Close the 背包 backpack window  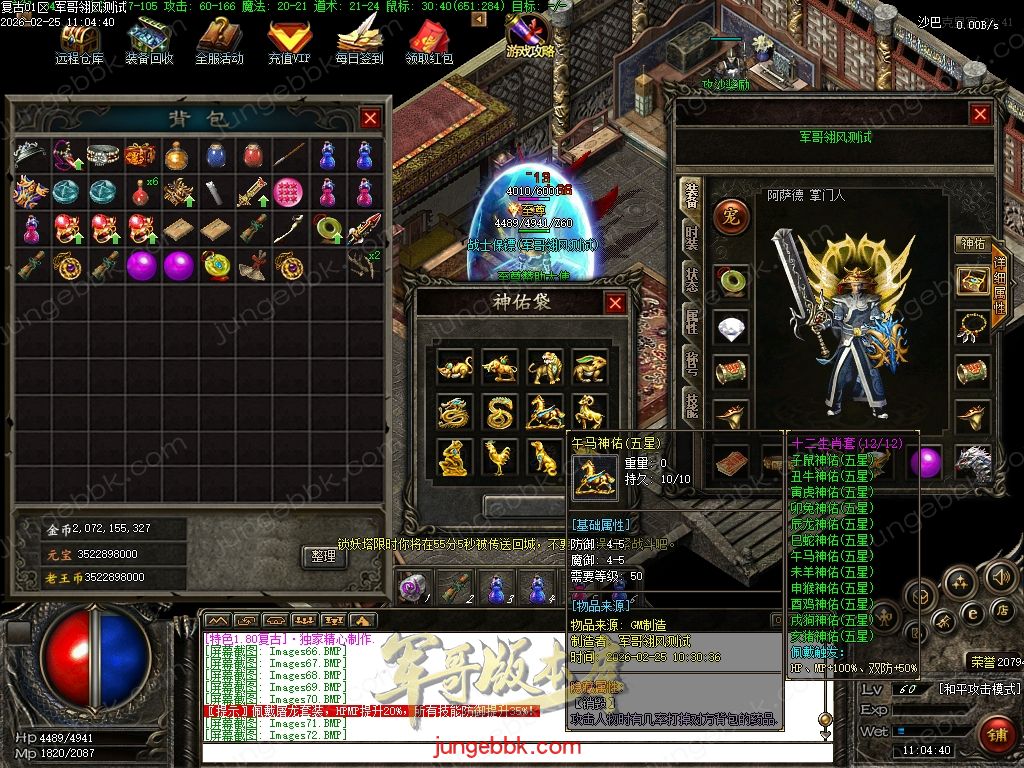(x=370, y=118)
